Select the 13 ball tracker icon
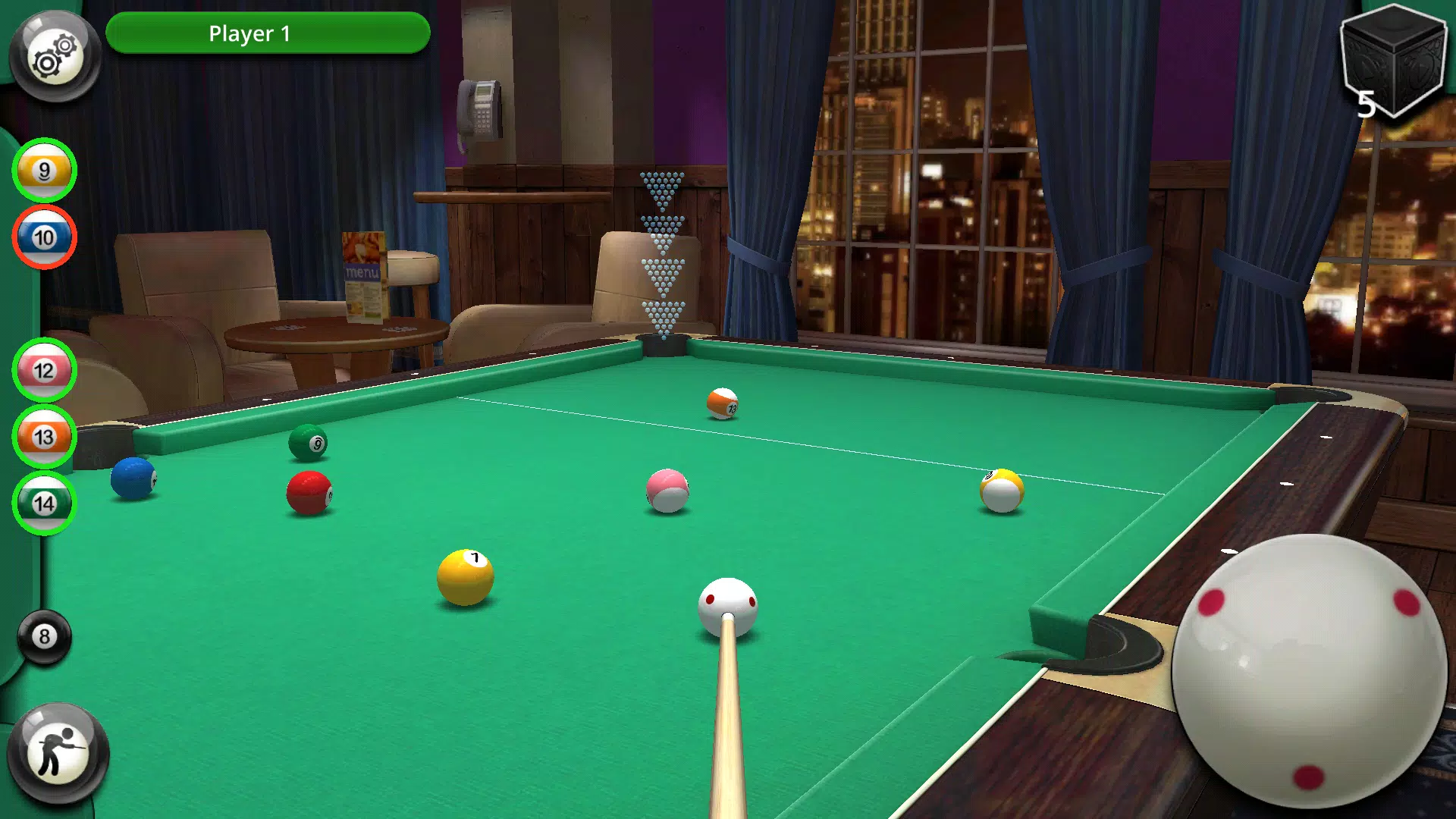Image resolution: width=1456 pixels, height=819 pixels. [x=45, y=437]
